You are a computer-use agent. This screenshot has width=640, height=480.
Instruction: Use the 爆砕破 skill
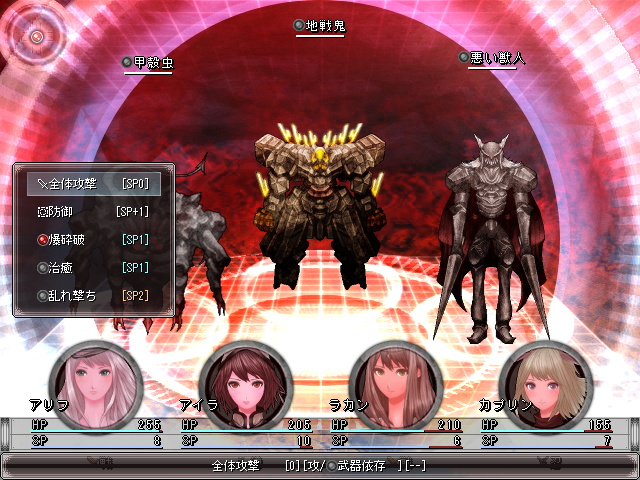coord(92,240)
